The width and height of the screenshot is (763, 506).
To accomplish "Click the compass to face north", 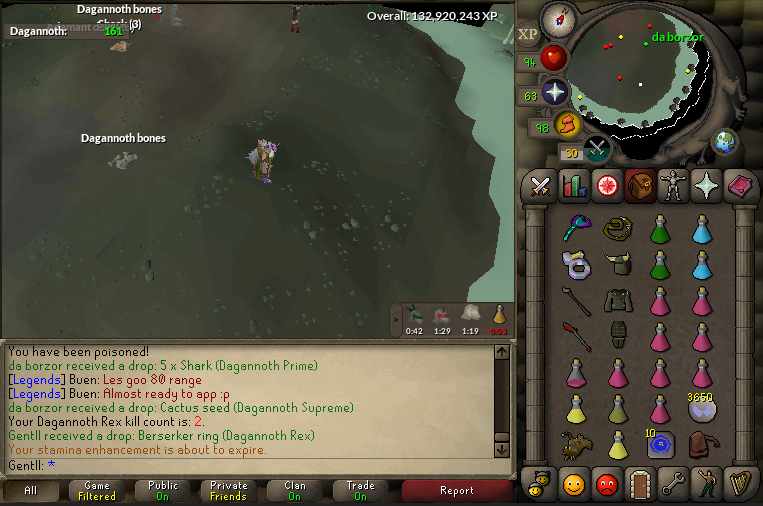I will tap(556, 18).
